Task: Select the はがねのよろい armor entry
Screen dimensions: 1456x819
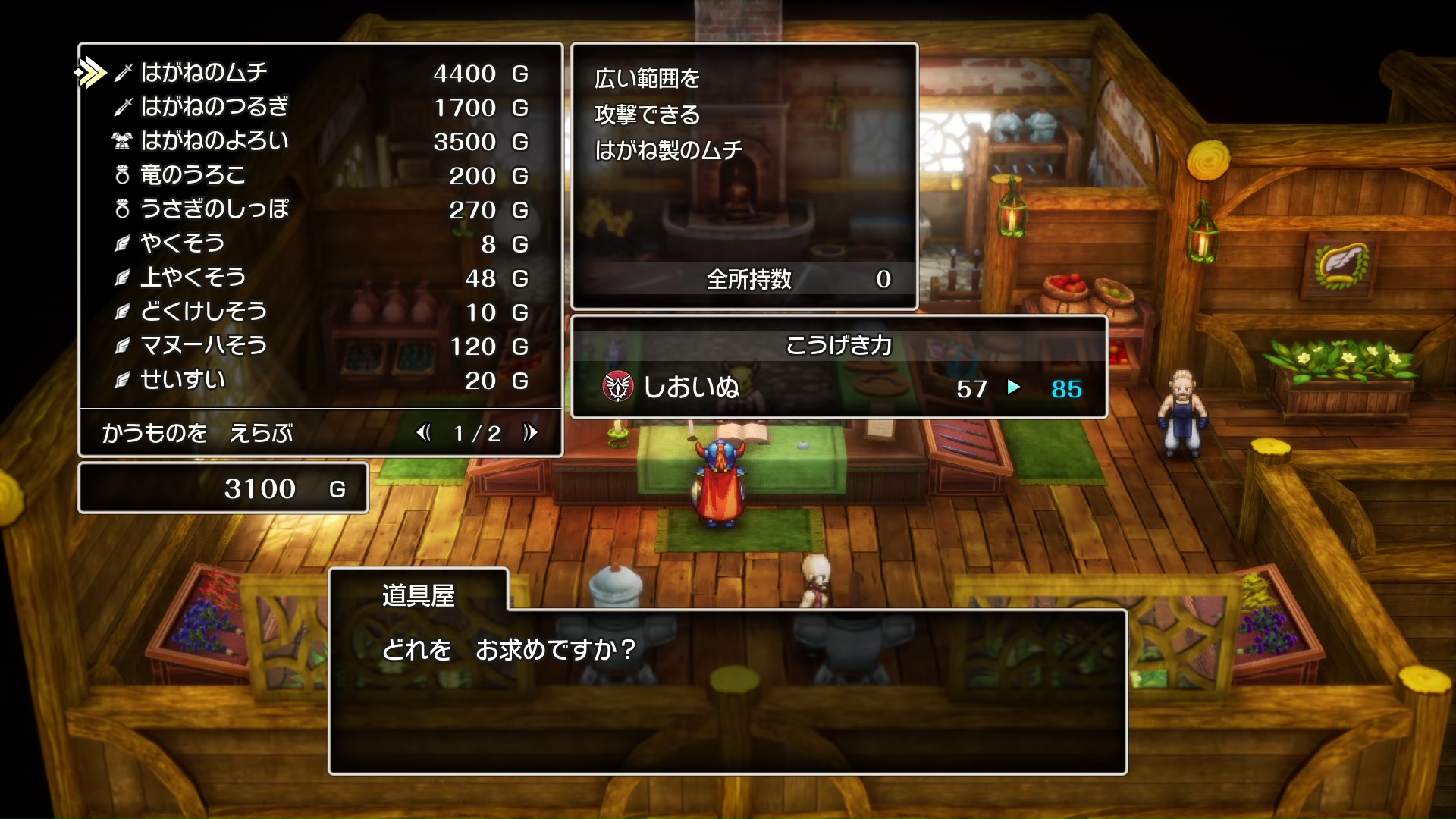Action: [x=215, y=141]
